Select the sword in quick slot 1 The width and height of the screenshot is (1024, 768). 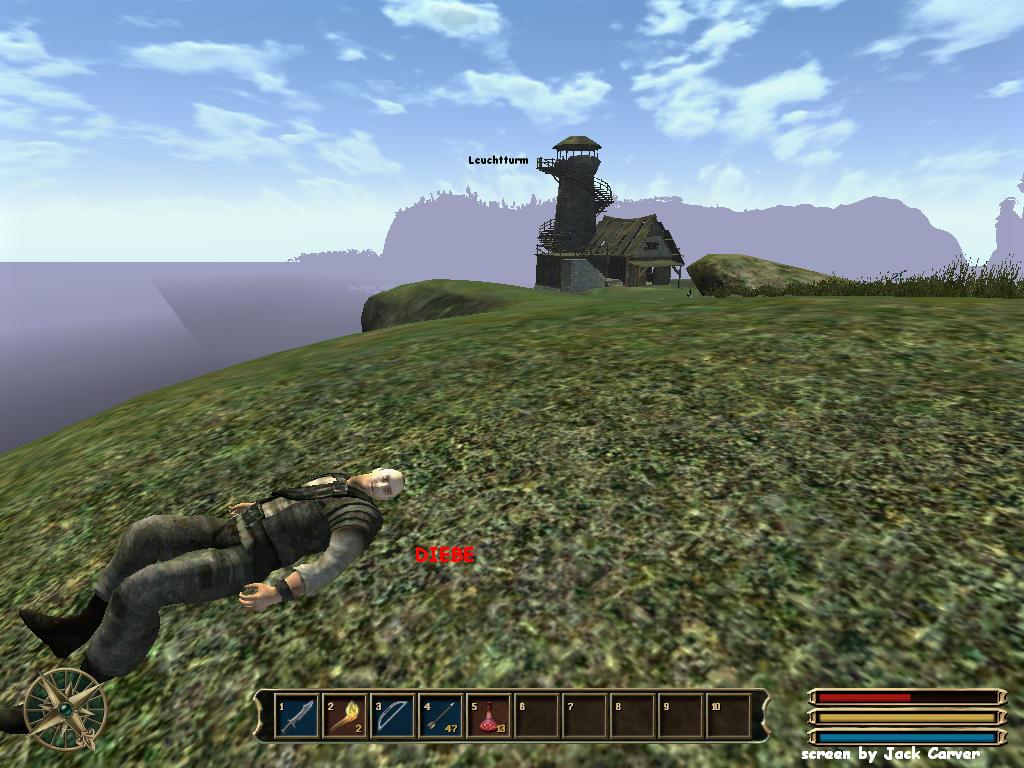click(x=297, y=716)
